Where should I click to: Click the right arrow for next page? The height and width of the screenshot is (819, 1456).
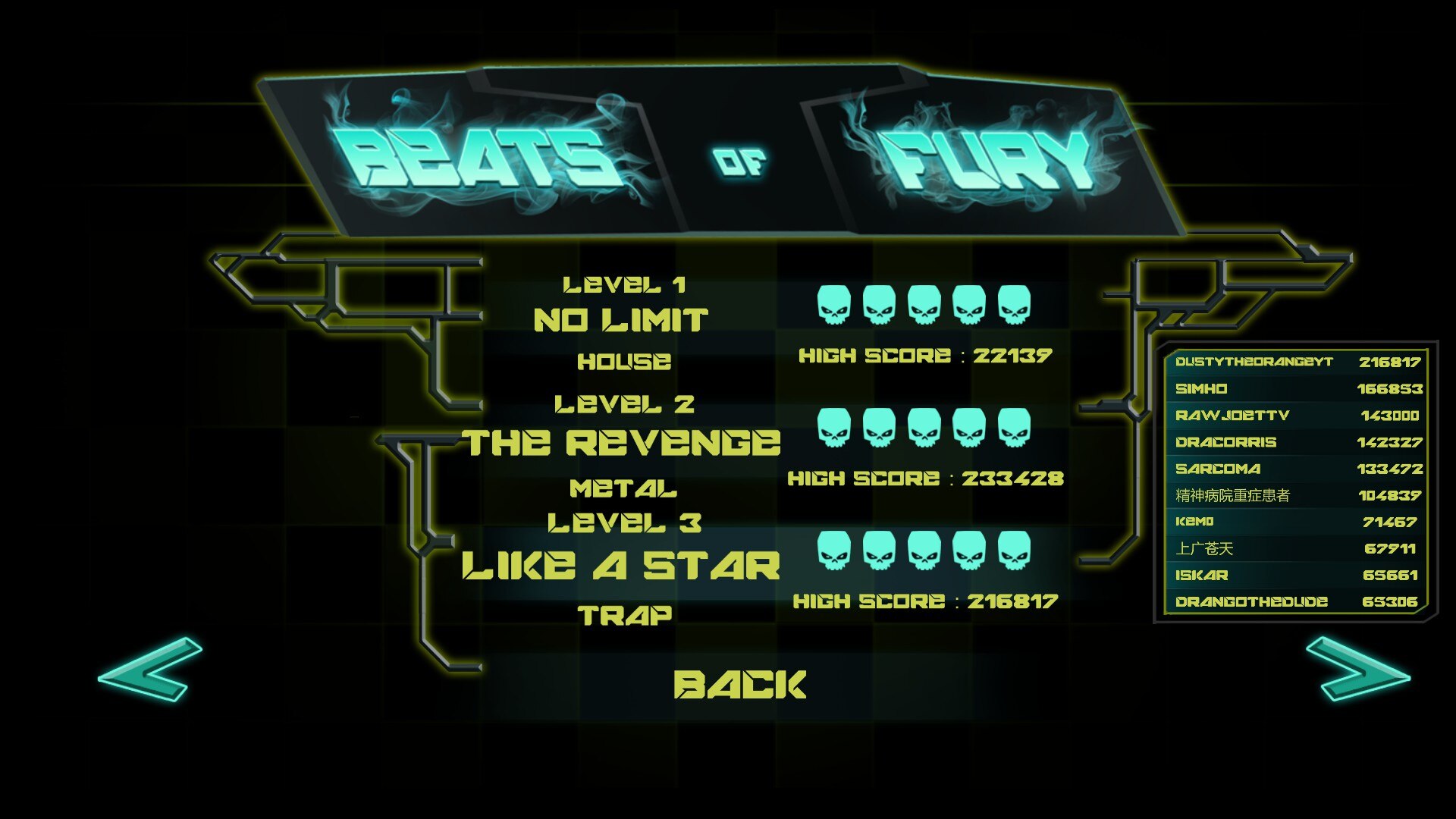1357,669
